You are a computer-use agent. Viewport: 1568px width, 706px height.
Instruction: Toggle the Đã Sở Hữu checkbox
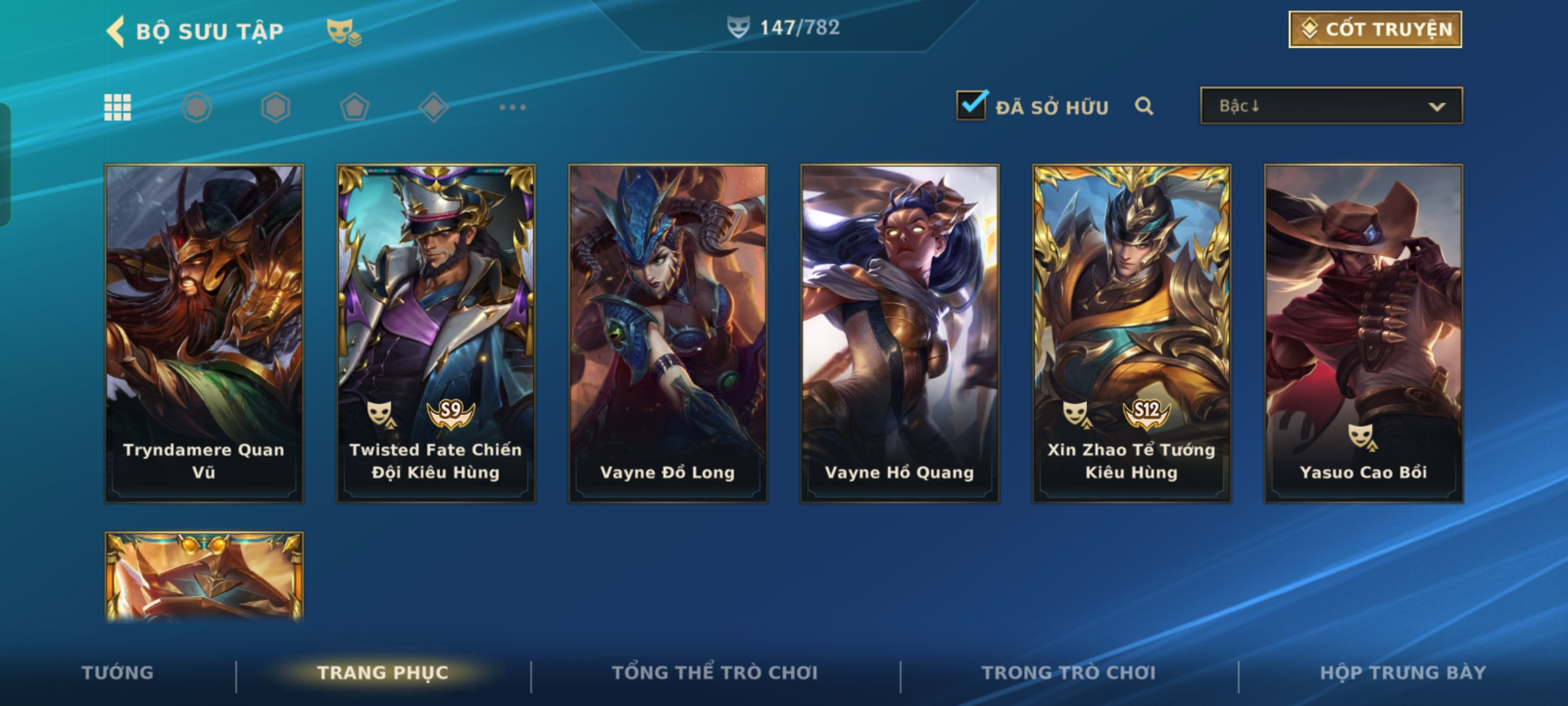pos(971,106)
